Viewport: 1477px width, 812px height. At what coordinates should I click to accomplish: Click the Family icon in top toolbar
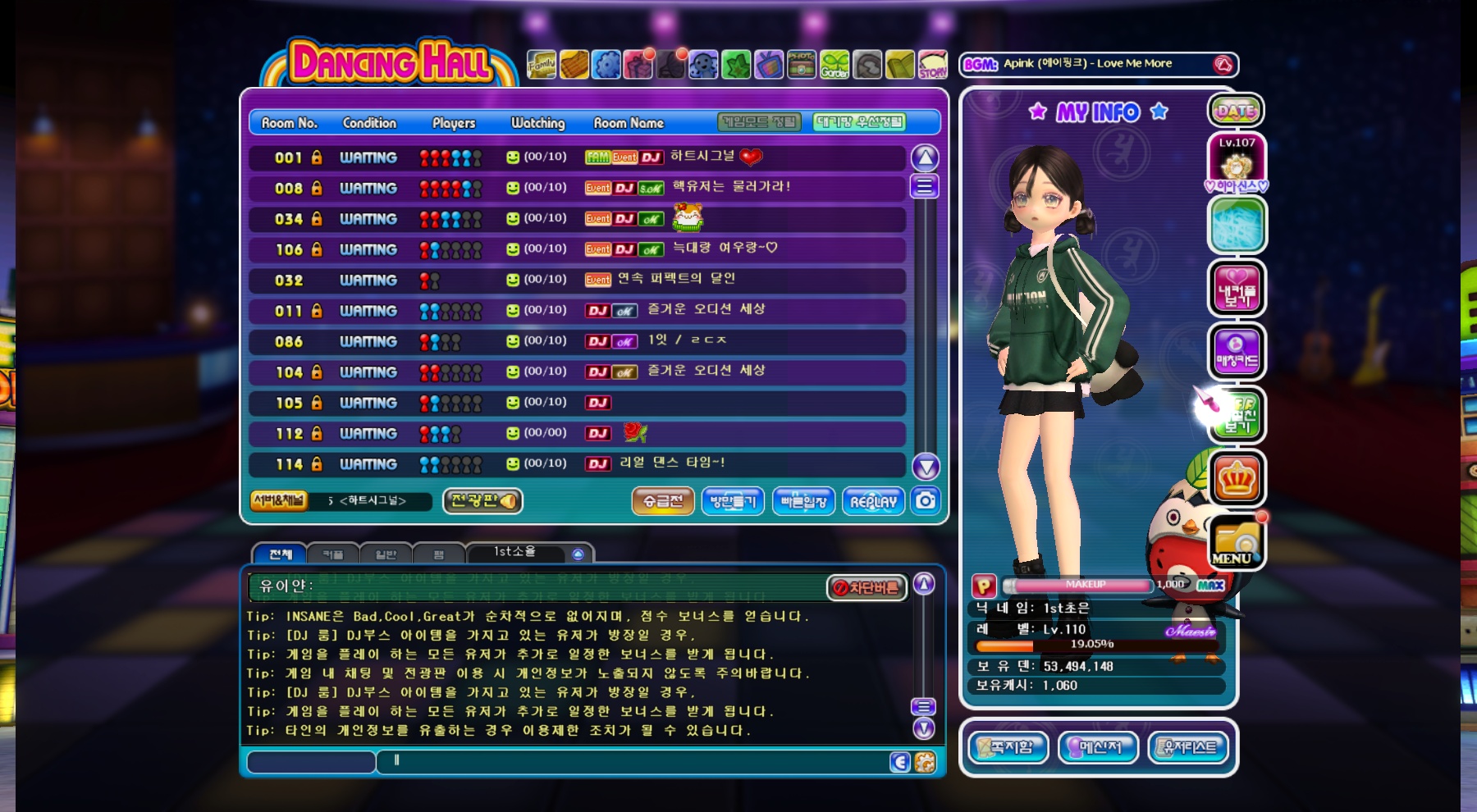[542, 64]
